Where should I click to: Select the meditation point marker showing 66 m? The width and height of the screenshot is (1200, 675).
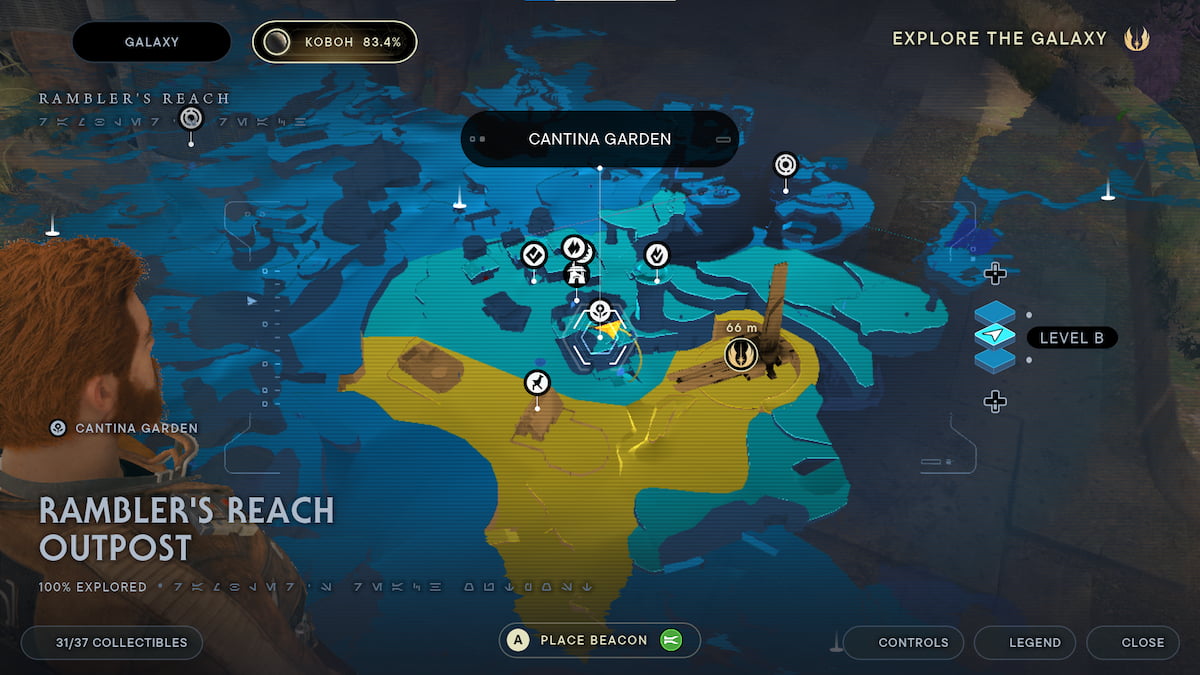(741, 352)
